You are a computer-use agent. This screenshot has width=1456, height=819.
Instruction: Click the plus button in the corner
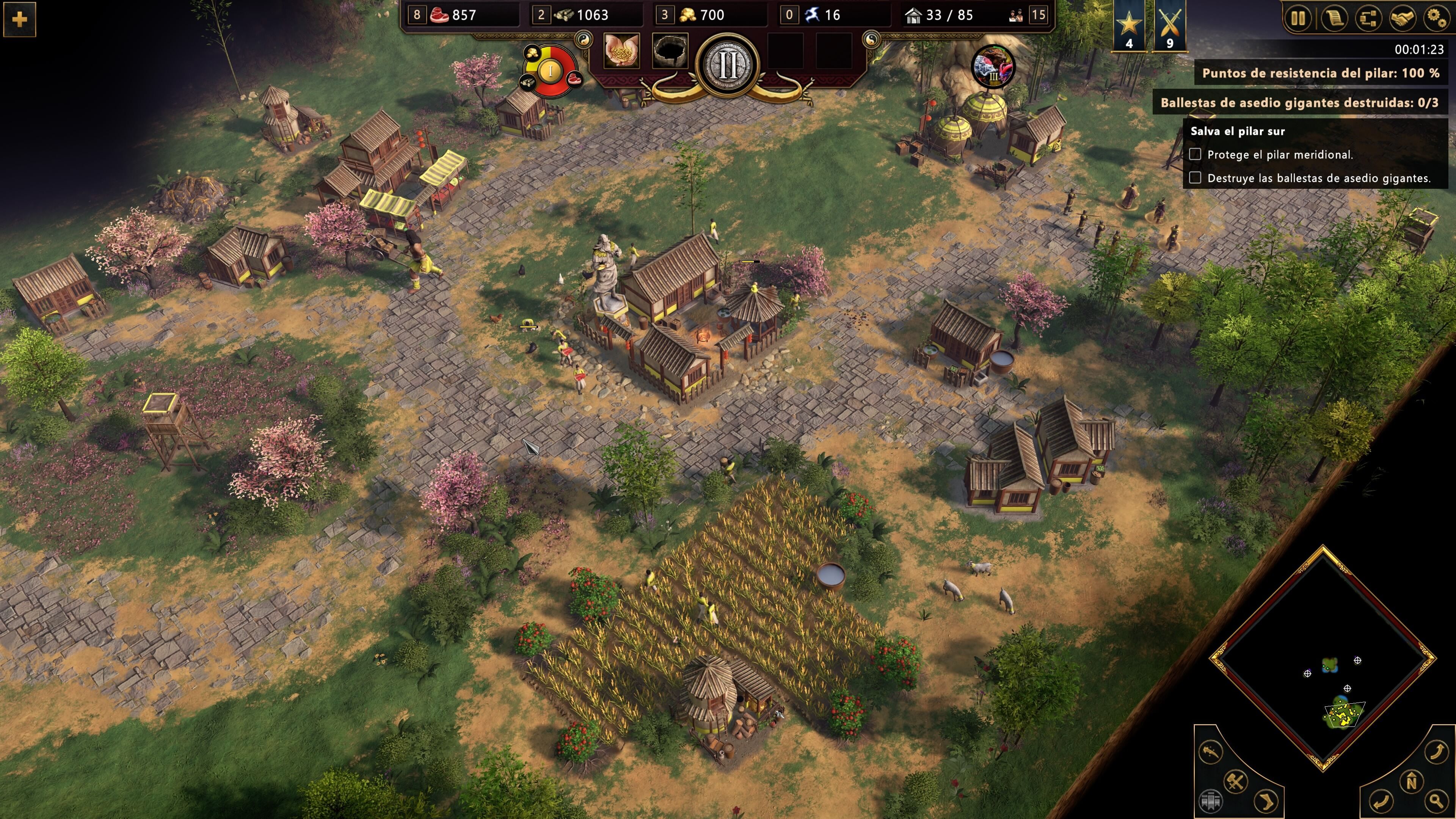tap(20, 20)
